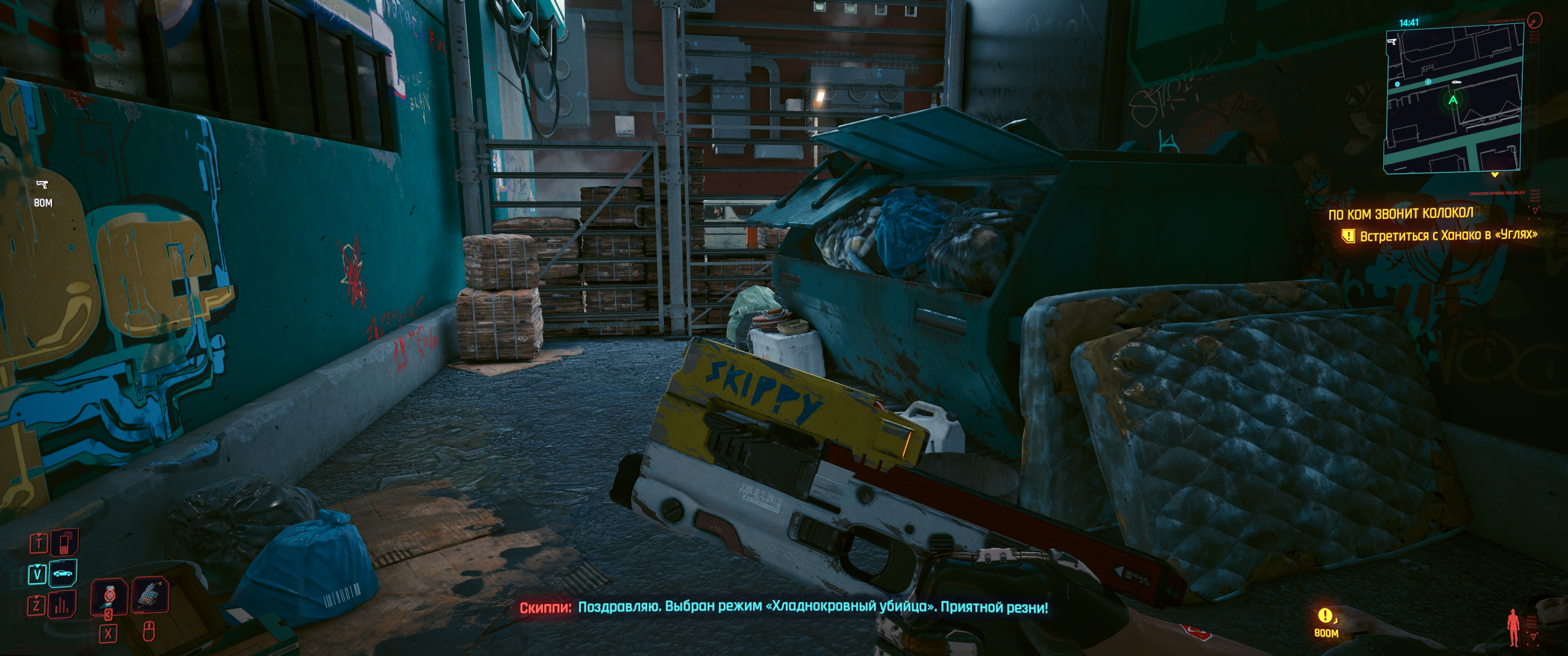The height and width of the screenshot is (656, 1568).
Task: Select objective "Встретиться с Ханако в «Углях»"
Action: pyautogui.click(x=1448, y=236)
